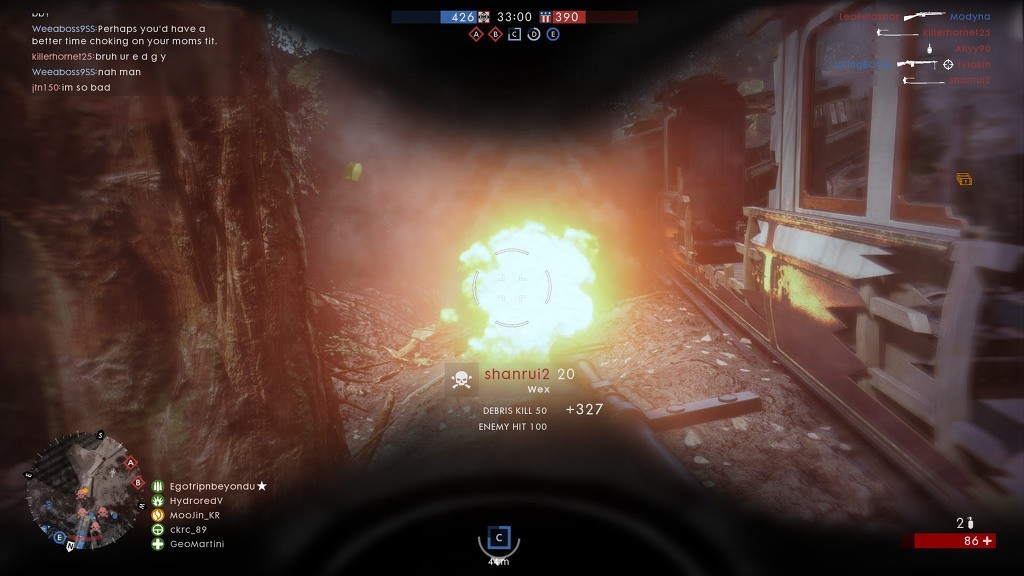Viewport: 1024px width, 576px height.
Task: Select objective B flag in the top bar
Action: (495, 34)
